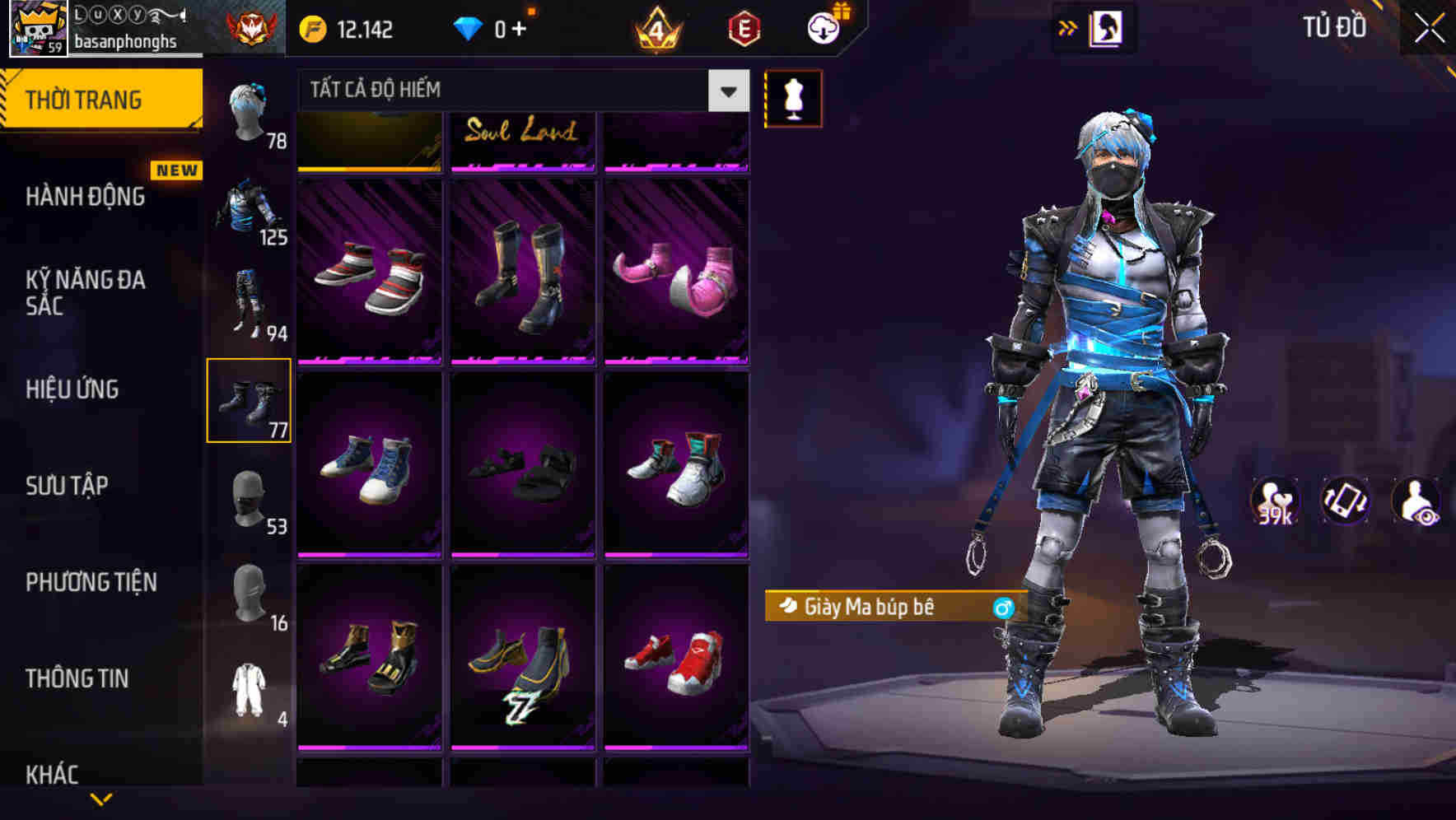This screenshot has width=1456, height=820.
Task: Open the PHƯƠNG TIỆN category
Action: 91,582
